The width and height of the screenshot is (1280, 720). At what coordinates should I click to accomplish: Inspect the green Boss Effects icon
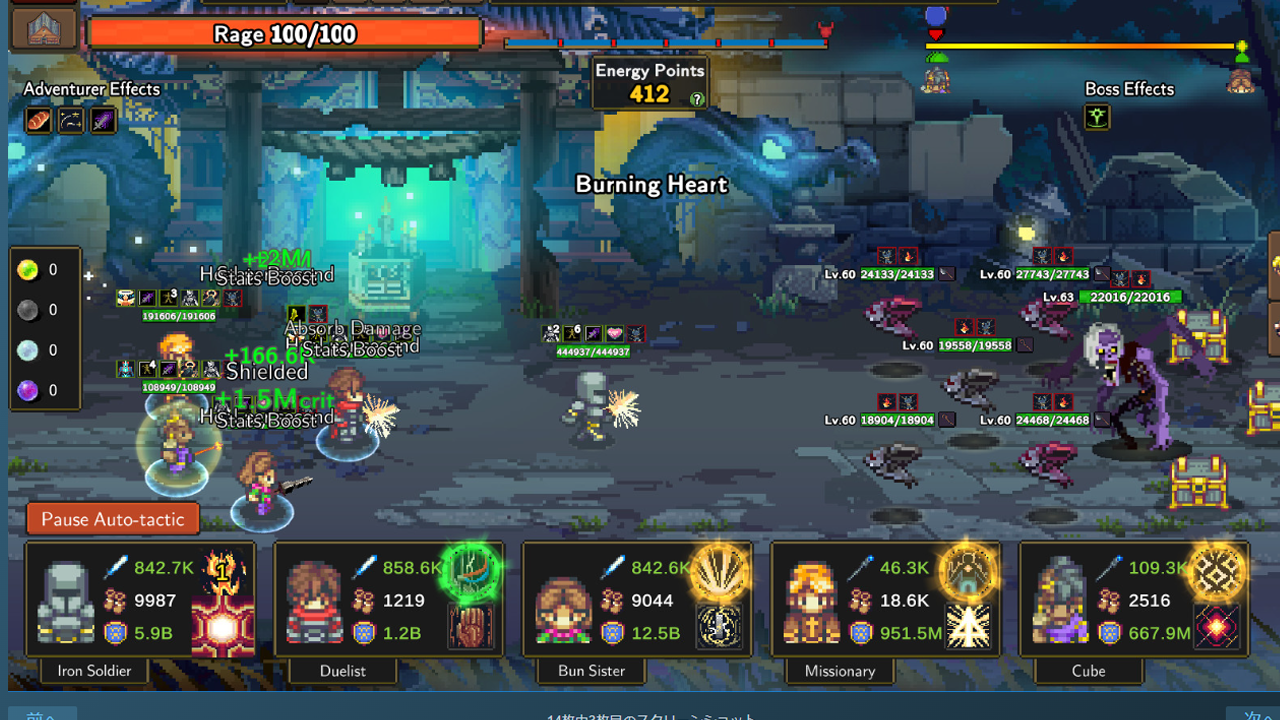[x=1098, y=119]
